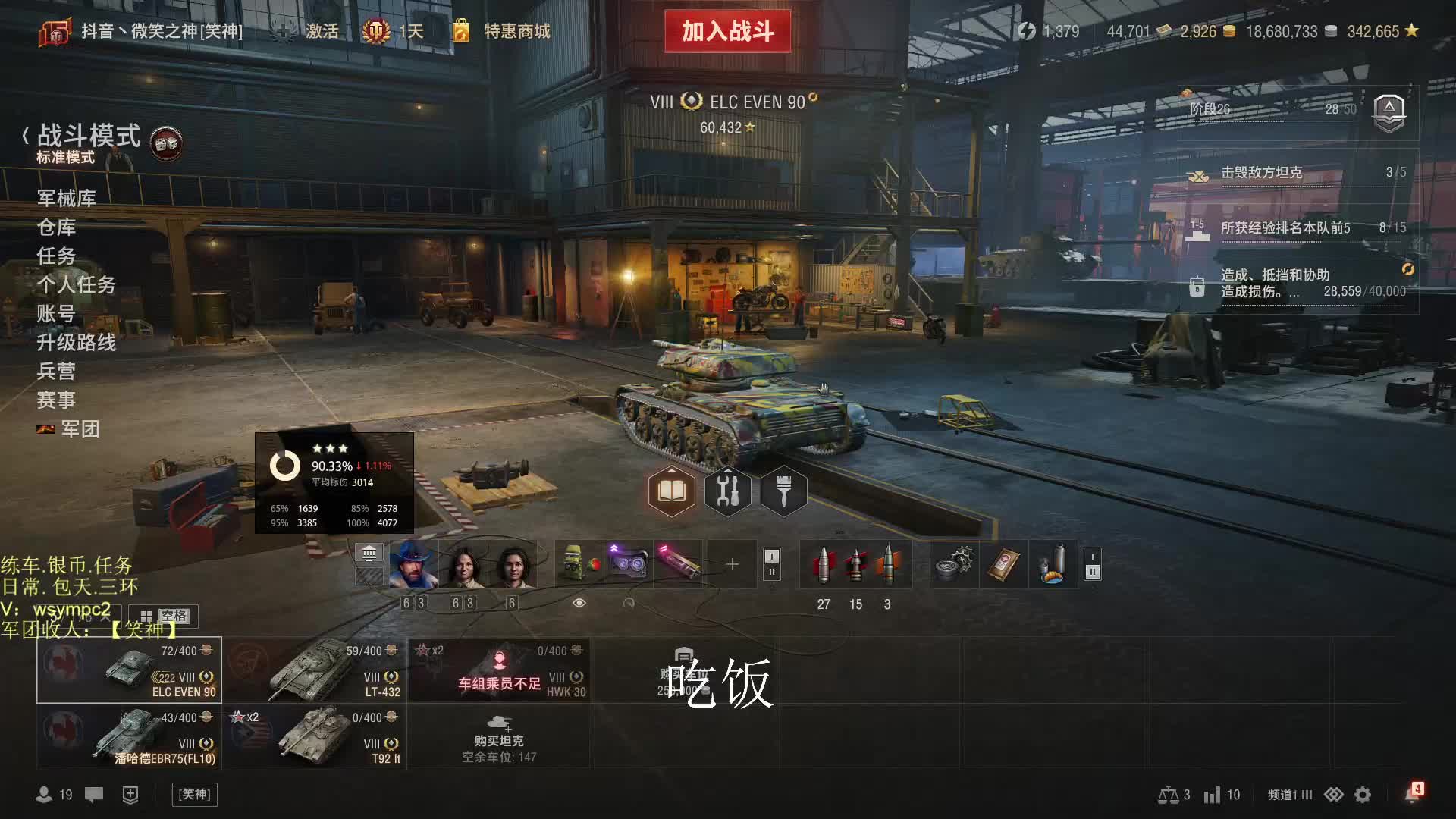Click the red 加入战斗 battle button
Image resolution: width=1456 pixels, height=819 pixels.
point(727,31)
